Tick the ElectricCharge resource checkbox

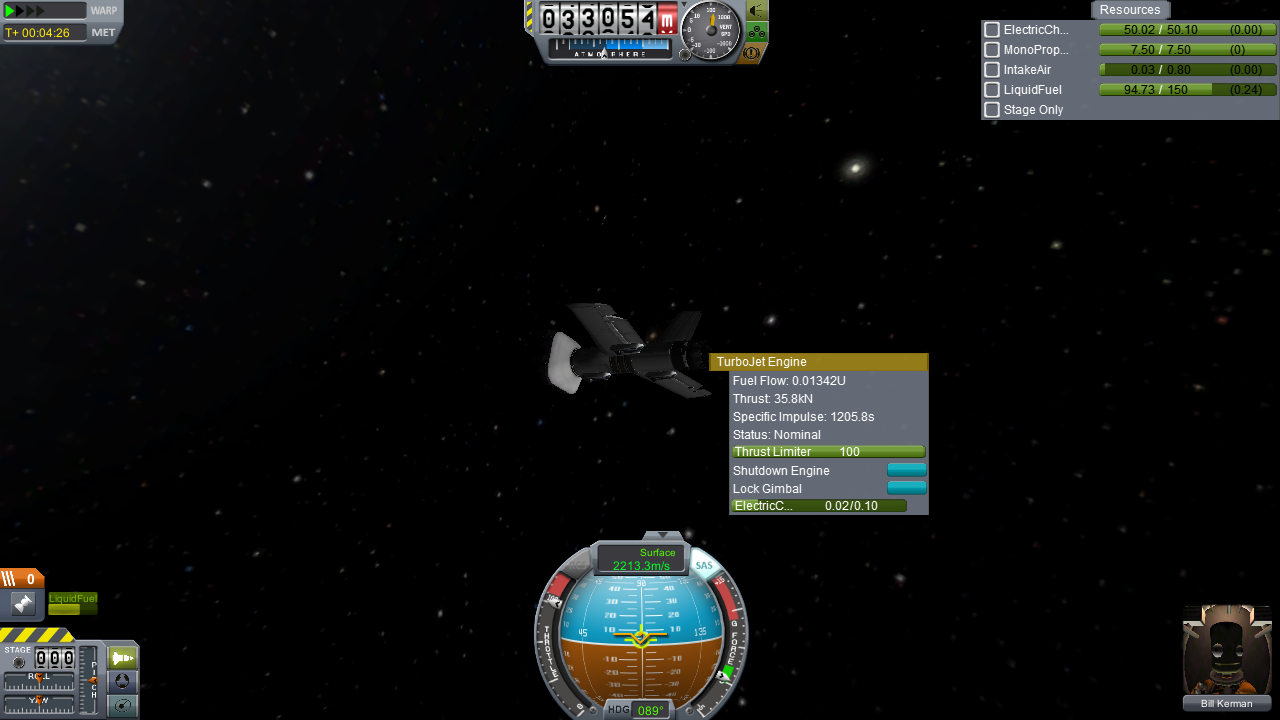[992, 30]
